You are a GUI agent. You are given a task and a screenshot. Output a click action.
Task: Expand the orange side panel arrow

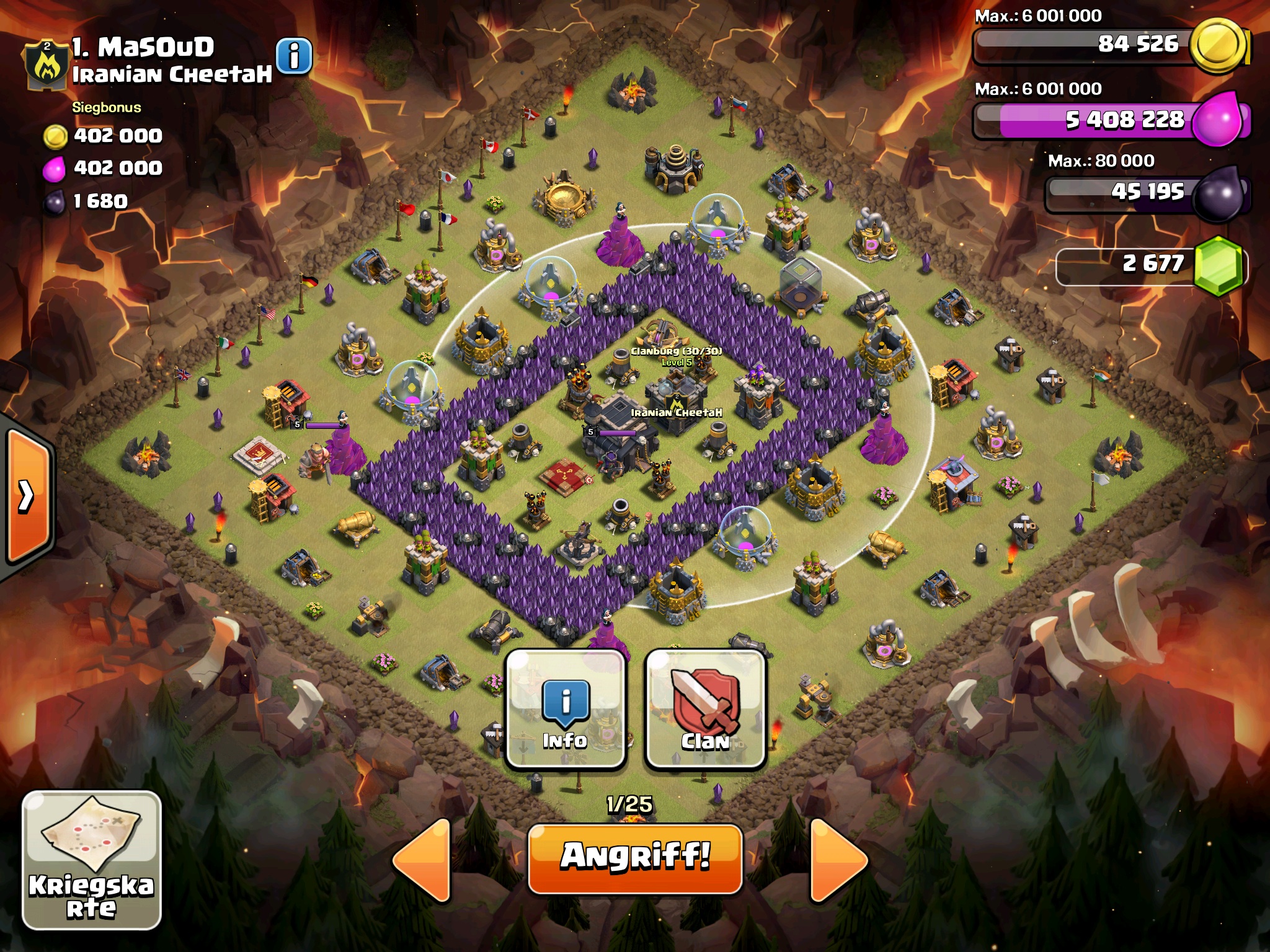click(x=27, y=496)
